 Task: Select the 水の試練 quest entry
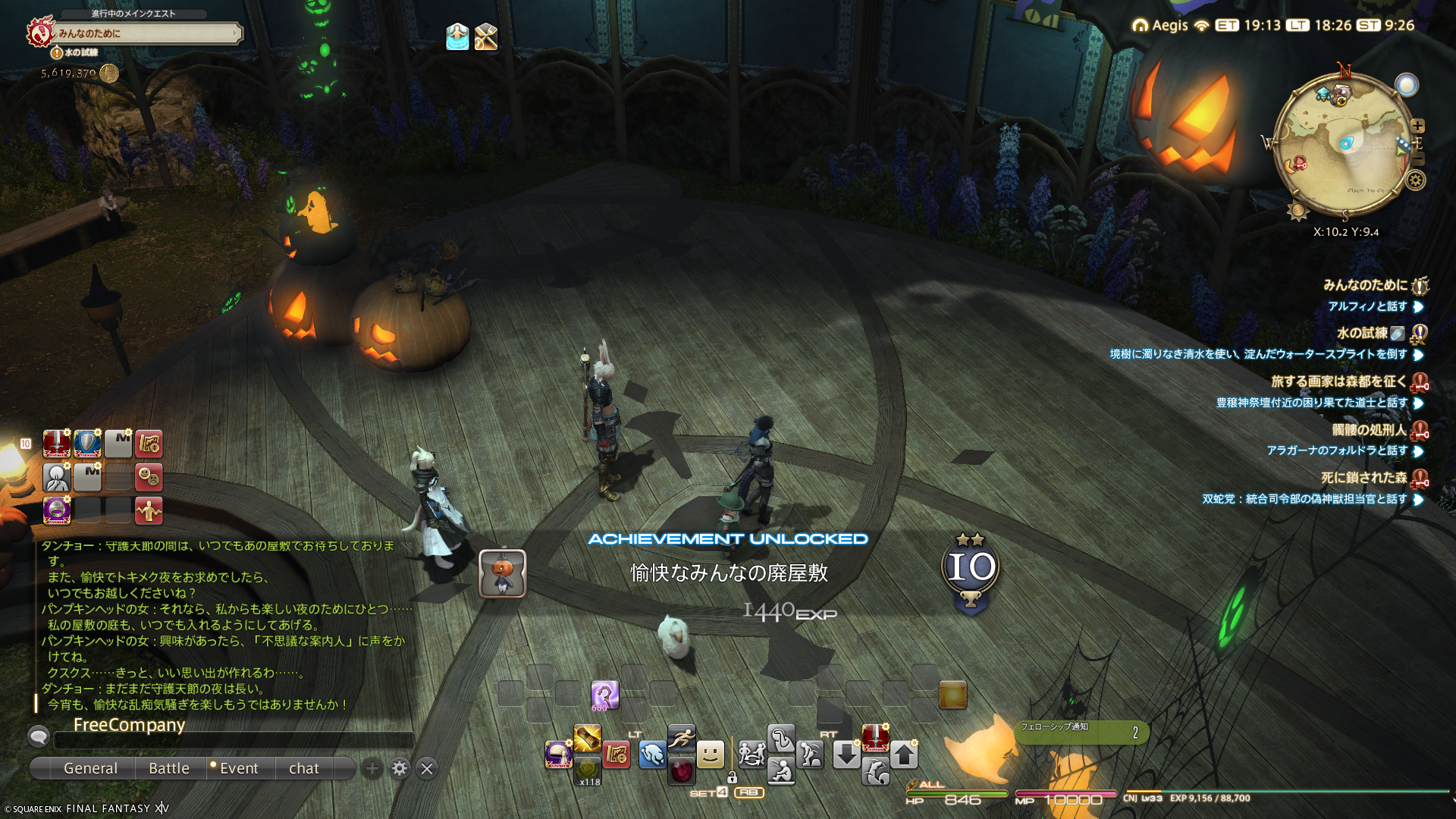[x=1362, y=333]
